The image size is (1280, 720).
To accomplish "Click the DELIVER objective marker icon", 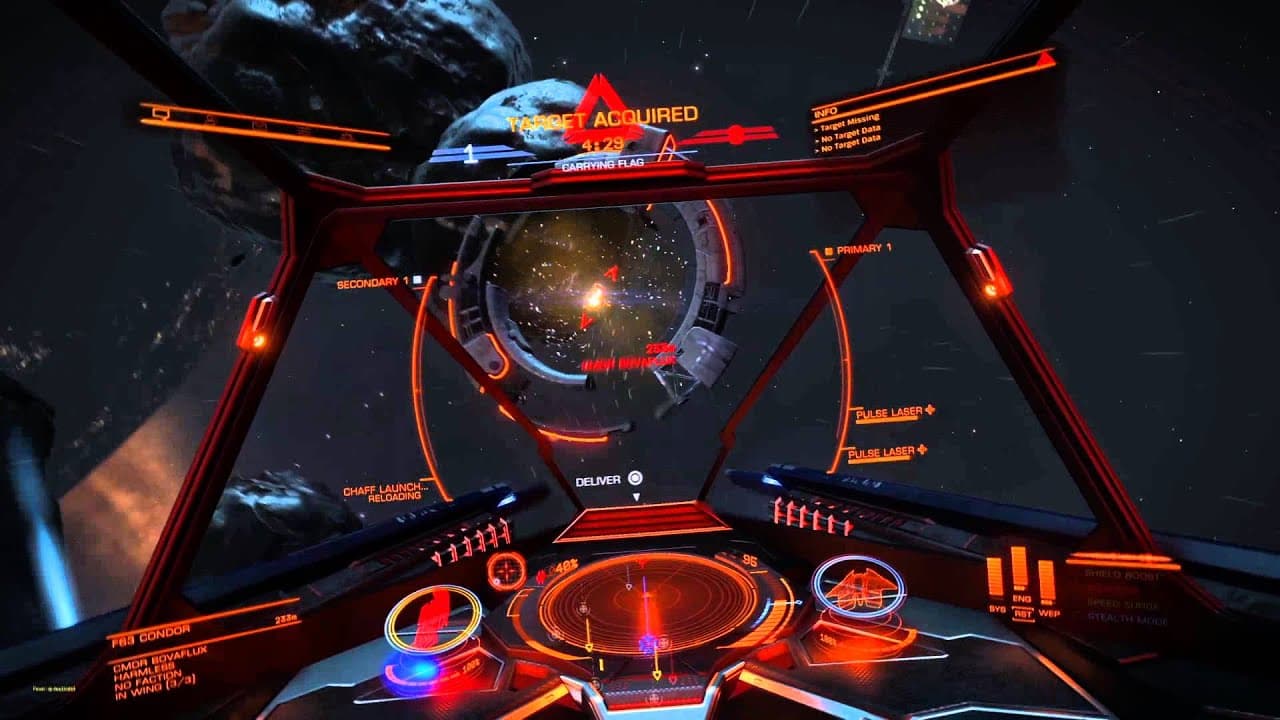I will (x=634, y=478).
